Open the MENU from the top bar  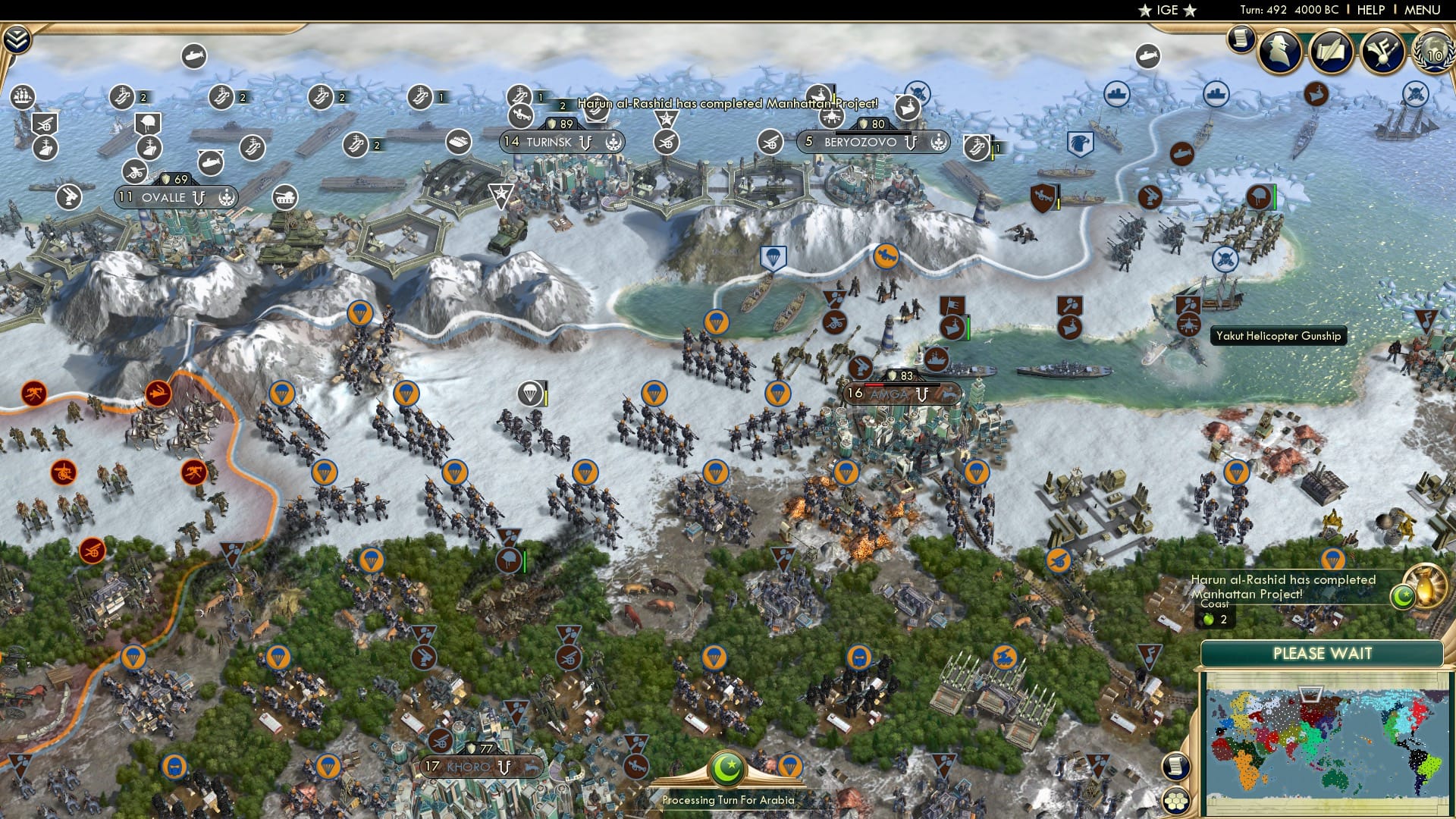click(1420, 10)
